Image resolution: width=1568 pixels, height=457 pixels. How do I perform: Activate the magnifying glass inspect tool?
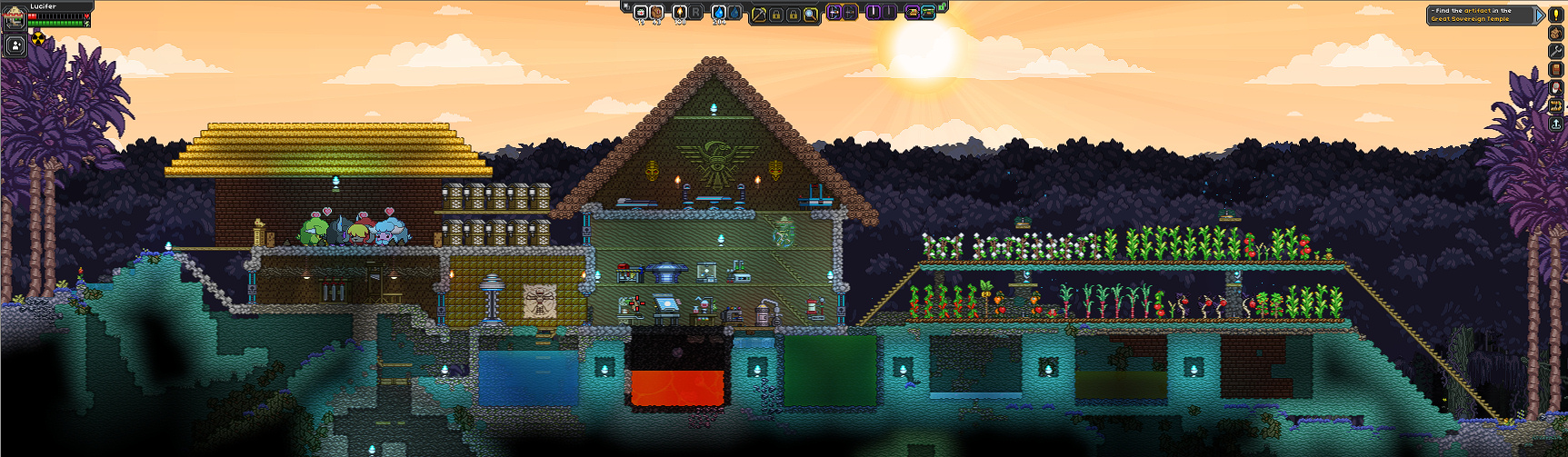[810, 15]
